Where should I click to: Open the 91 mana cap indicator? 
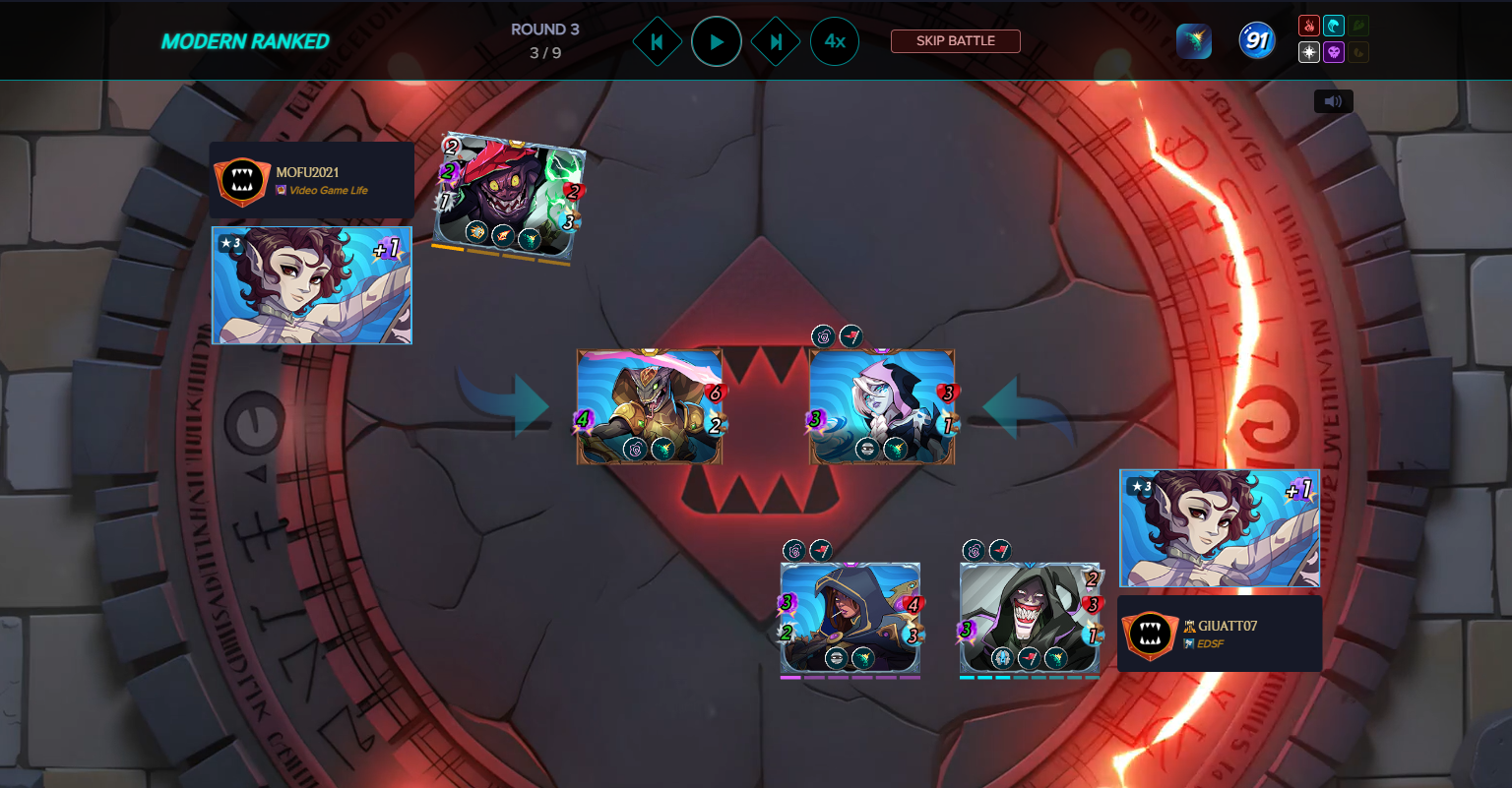pyautogui.click(x=1256, y=41)
